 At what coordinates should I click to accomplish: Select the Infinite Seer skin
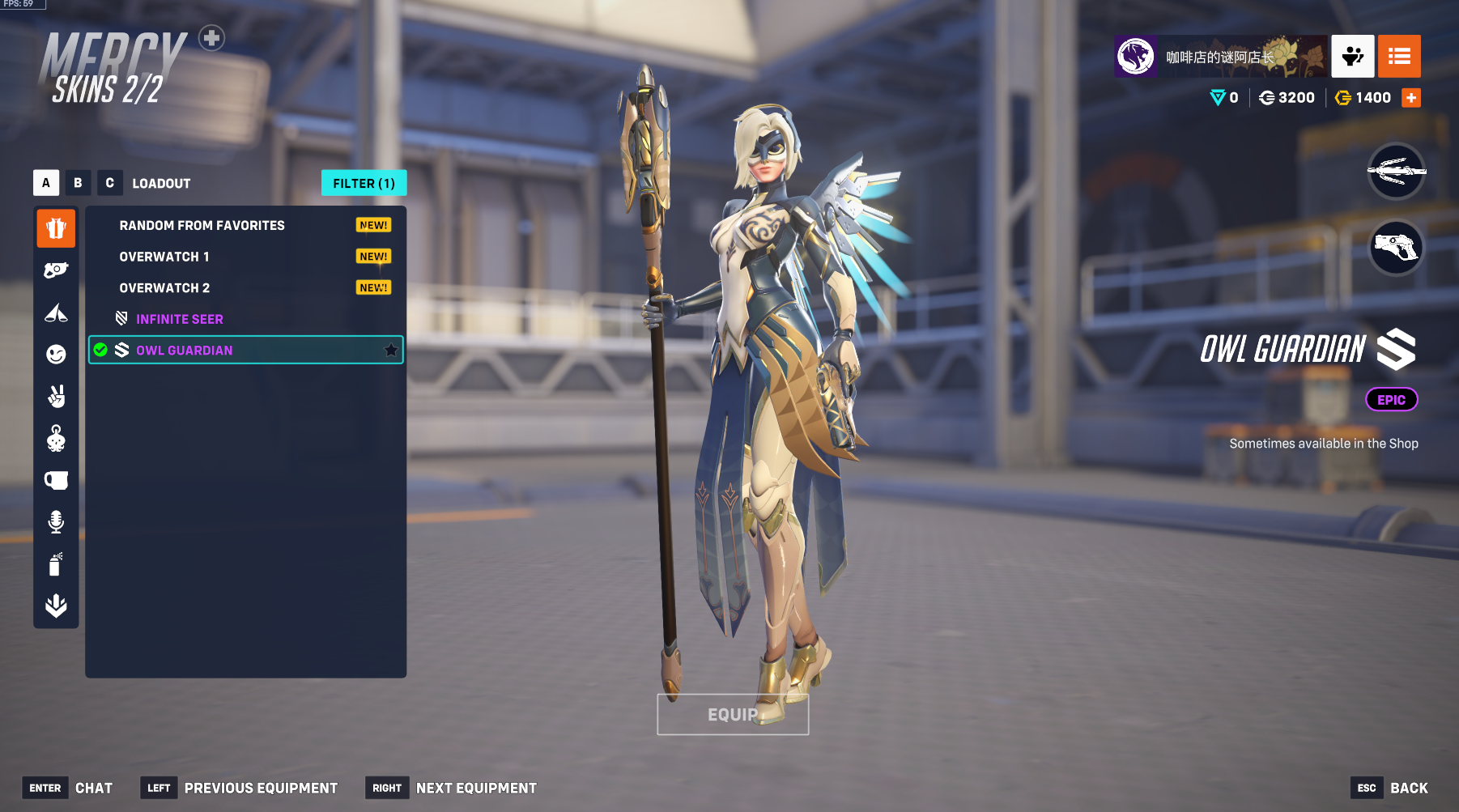180,319
